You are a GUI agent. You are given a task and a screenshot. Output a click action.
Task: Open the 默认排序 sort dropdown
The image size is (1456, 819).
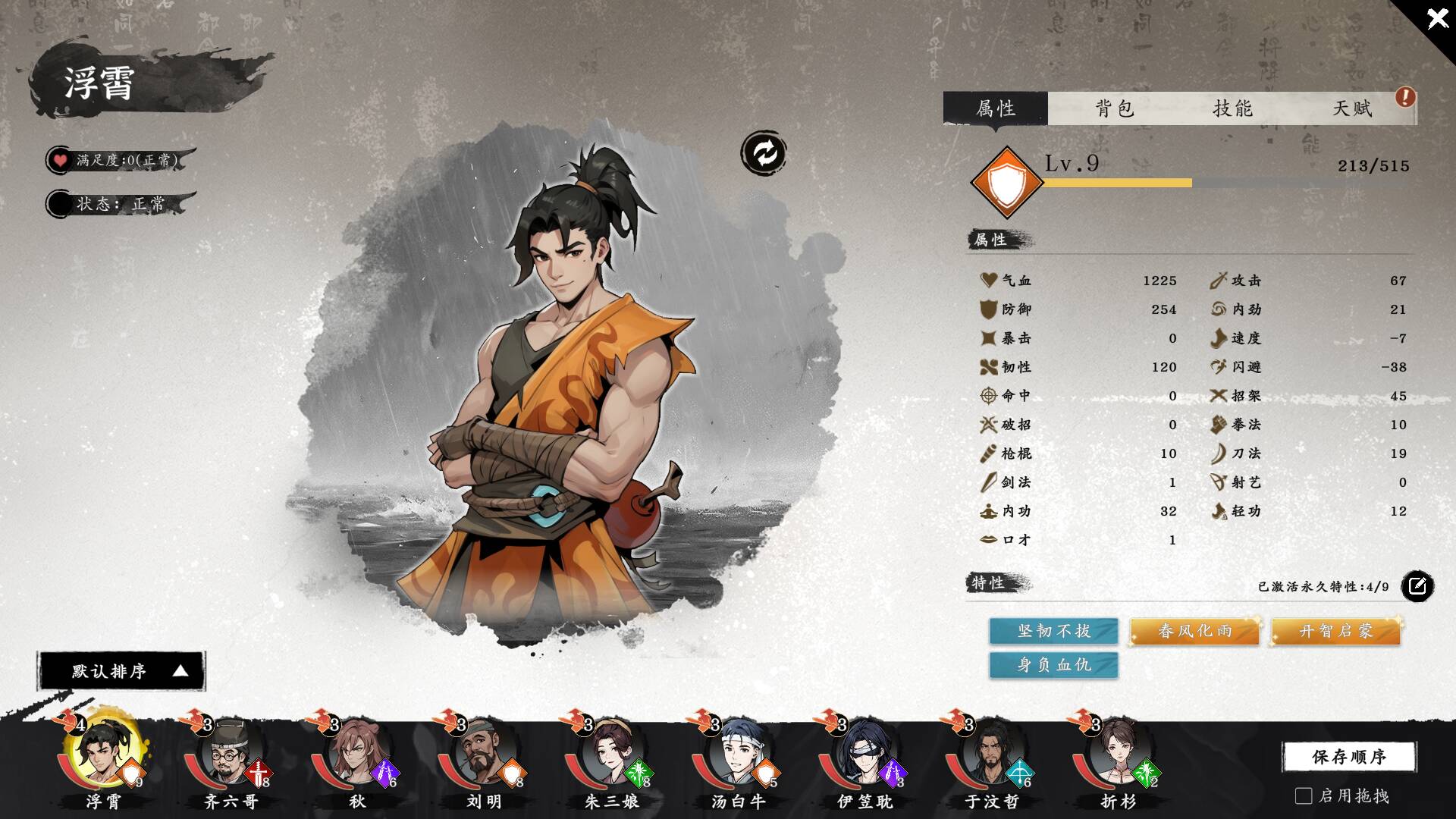(x=121, y=671)
